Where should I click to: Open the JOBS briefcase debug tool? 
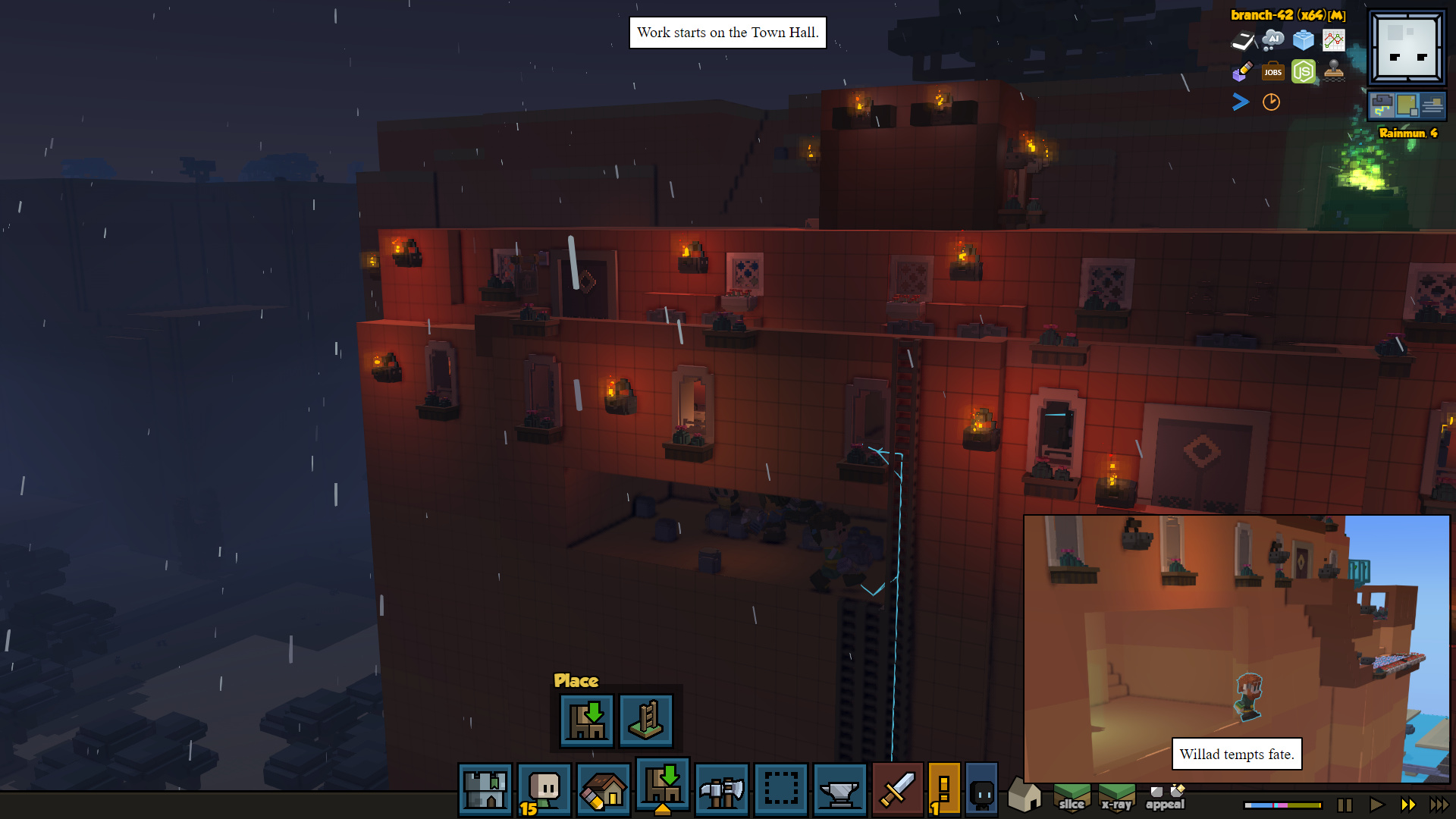point(1272,72)
